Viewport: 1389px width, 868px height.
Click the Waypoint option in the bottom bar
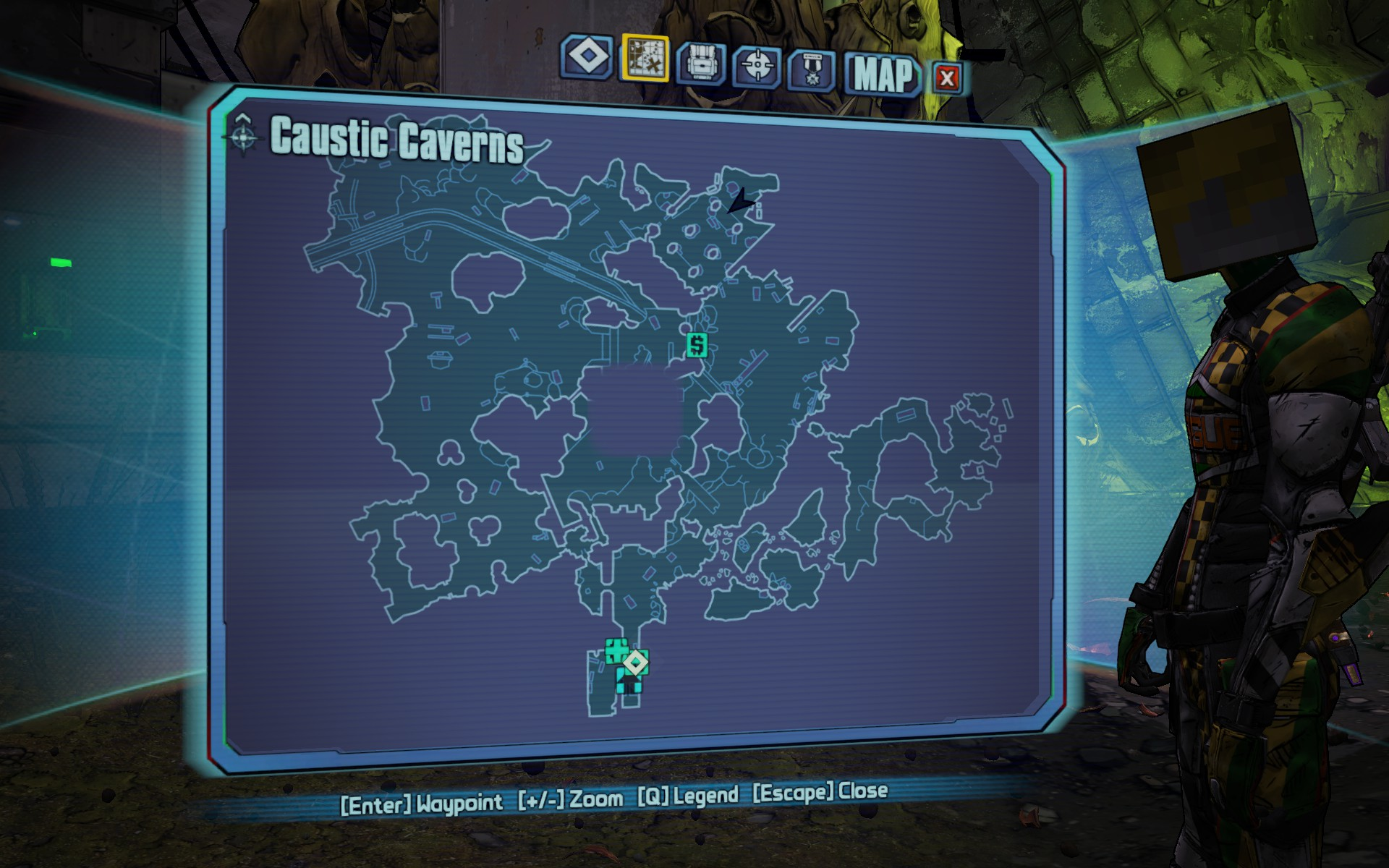(x=422, y=803)
